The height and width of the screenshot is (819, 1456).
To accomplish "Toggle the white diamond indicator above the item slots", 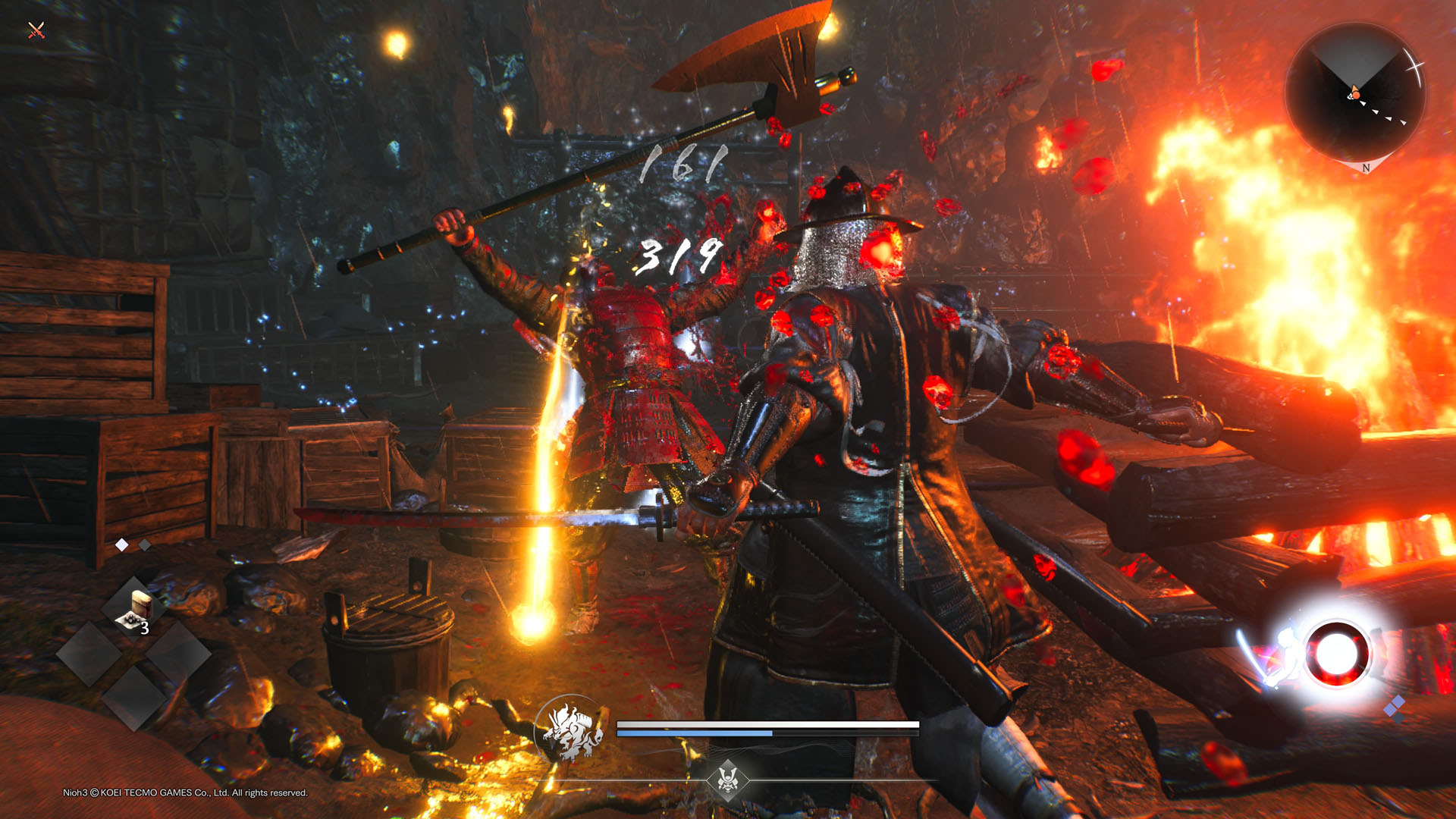I will pyautogui.click(x=121, y=544).
